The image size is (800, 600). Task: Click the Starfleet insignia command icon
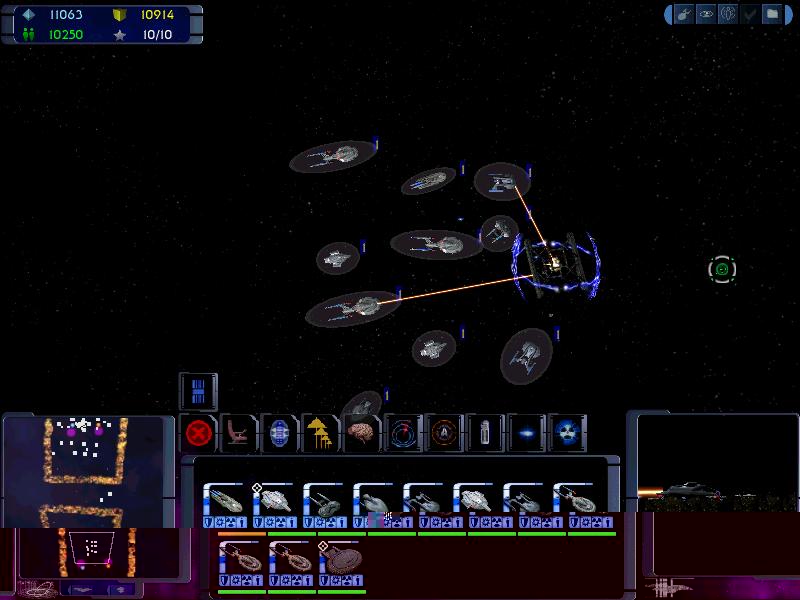pyautogui.click(x=445, y=434)
